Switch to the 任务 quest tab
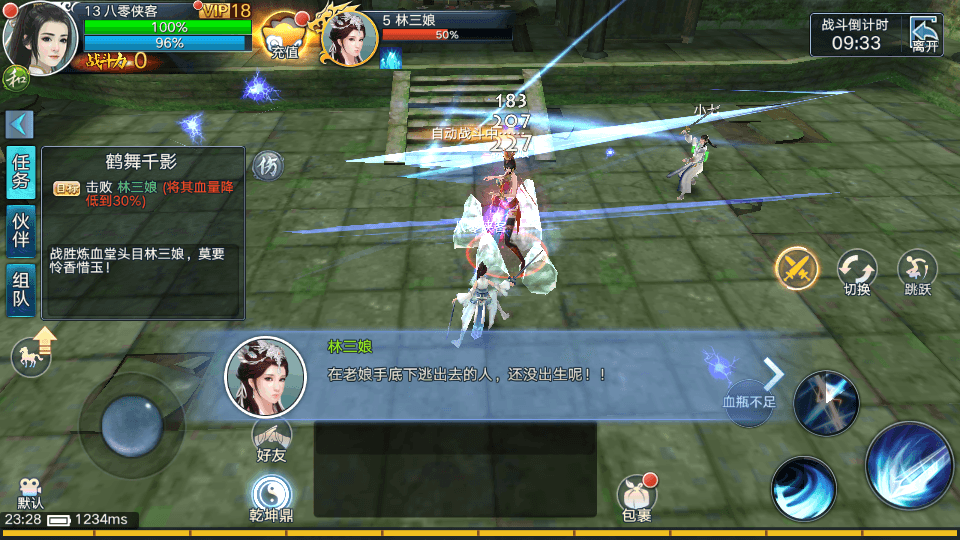This screenshot has height=540, width=960. click(21, 172)
